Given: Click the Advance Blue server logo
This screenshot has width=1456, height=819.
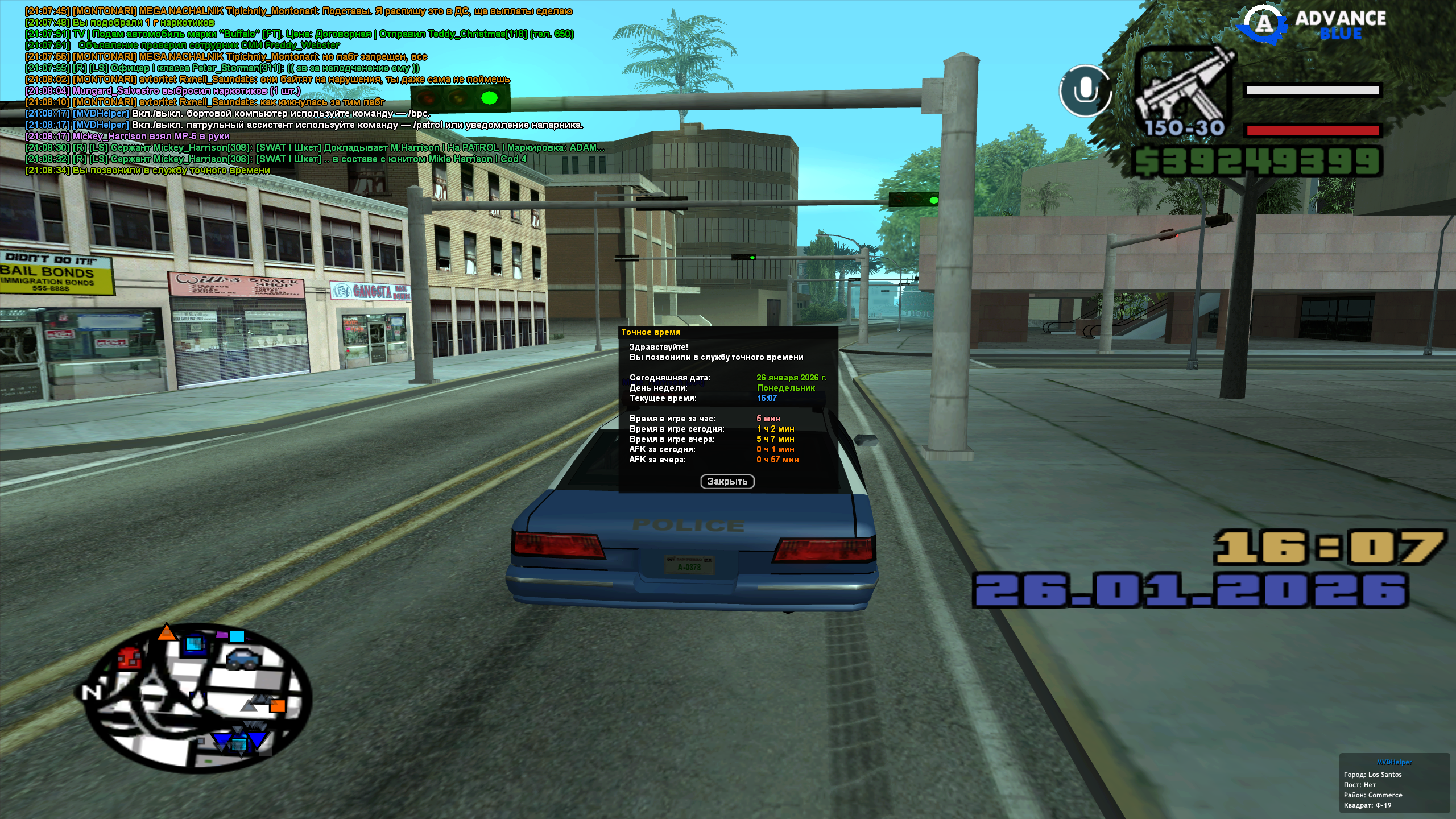Looking at the screenshot, I should [1314, 26].
